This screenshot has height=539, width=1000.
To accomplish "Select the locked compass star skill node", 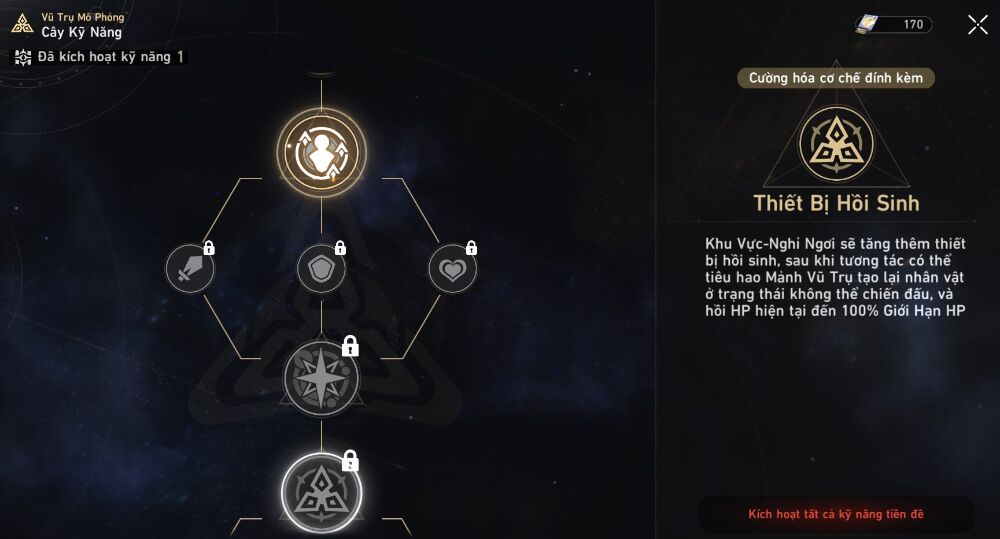I will (x=321, y=378).
